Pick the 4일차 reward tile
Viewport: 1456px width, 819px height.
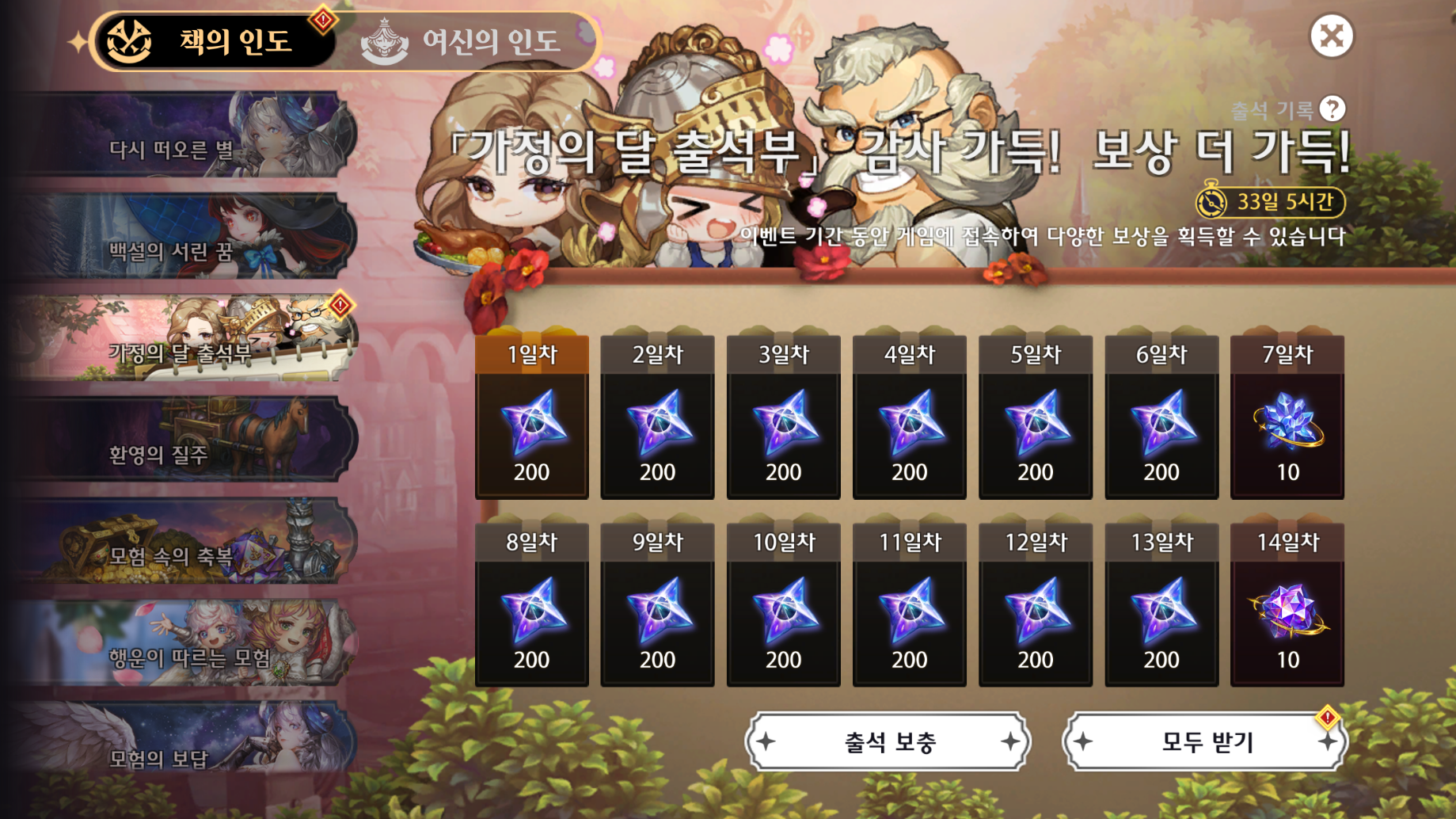(x=909, y=418)
